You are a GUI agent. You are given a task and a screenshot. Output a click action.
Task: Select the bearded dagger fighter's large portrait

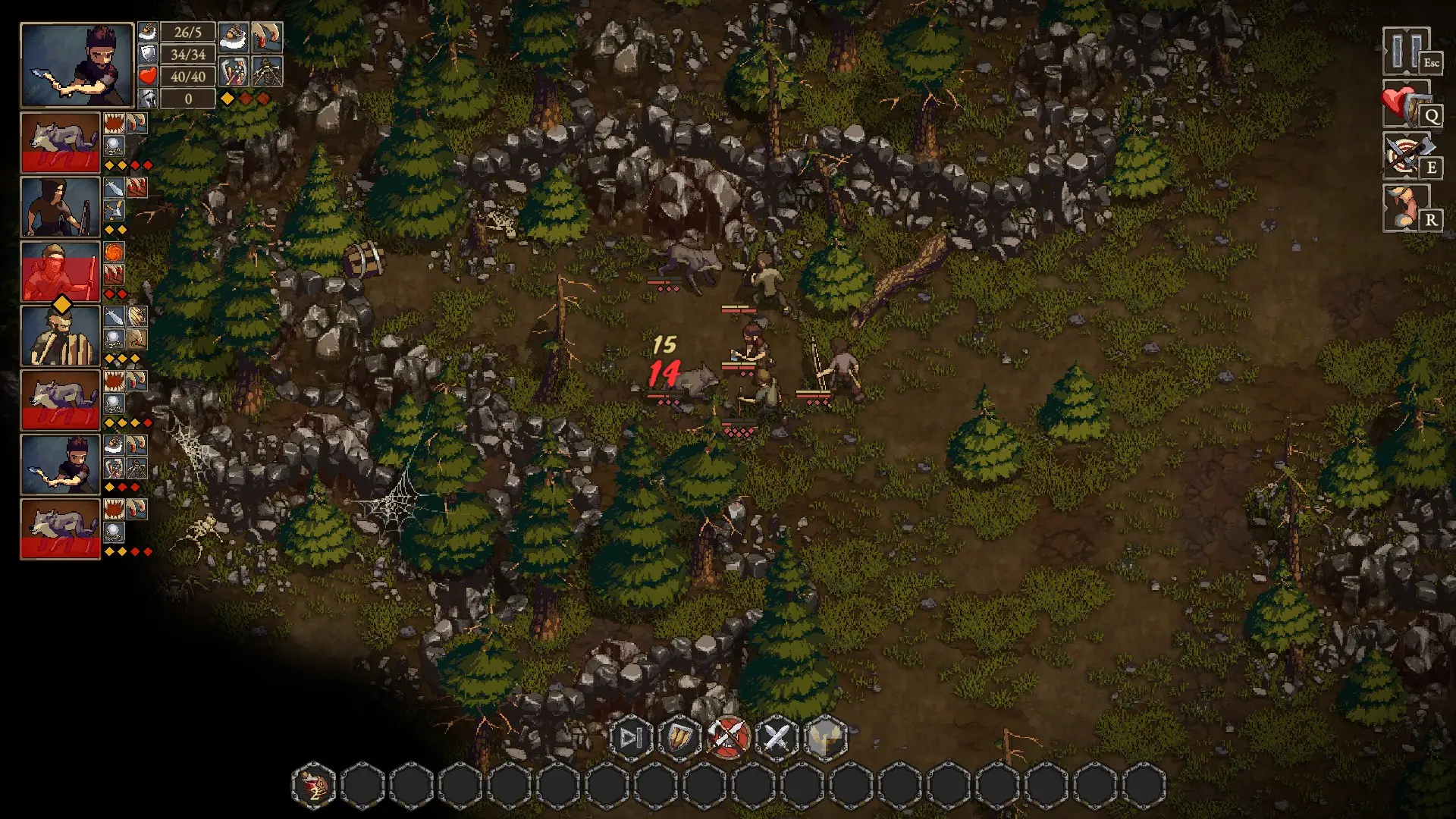coord(77,65)
